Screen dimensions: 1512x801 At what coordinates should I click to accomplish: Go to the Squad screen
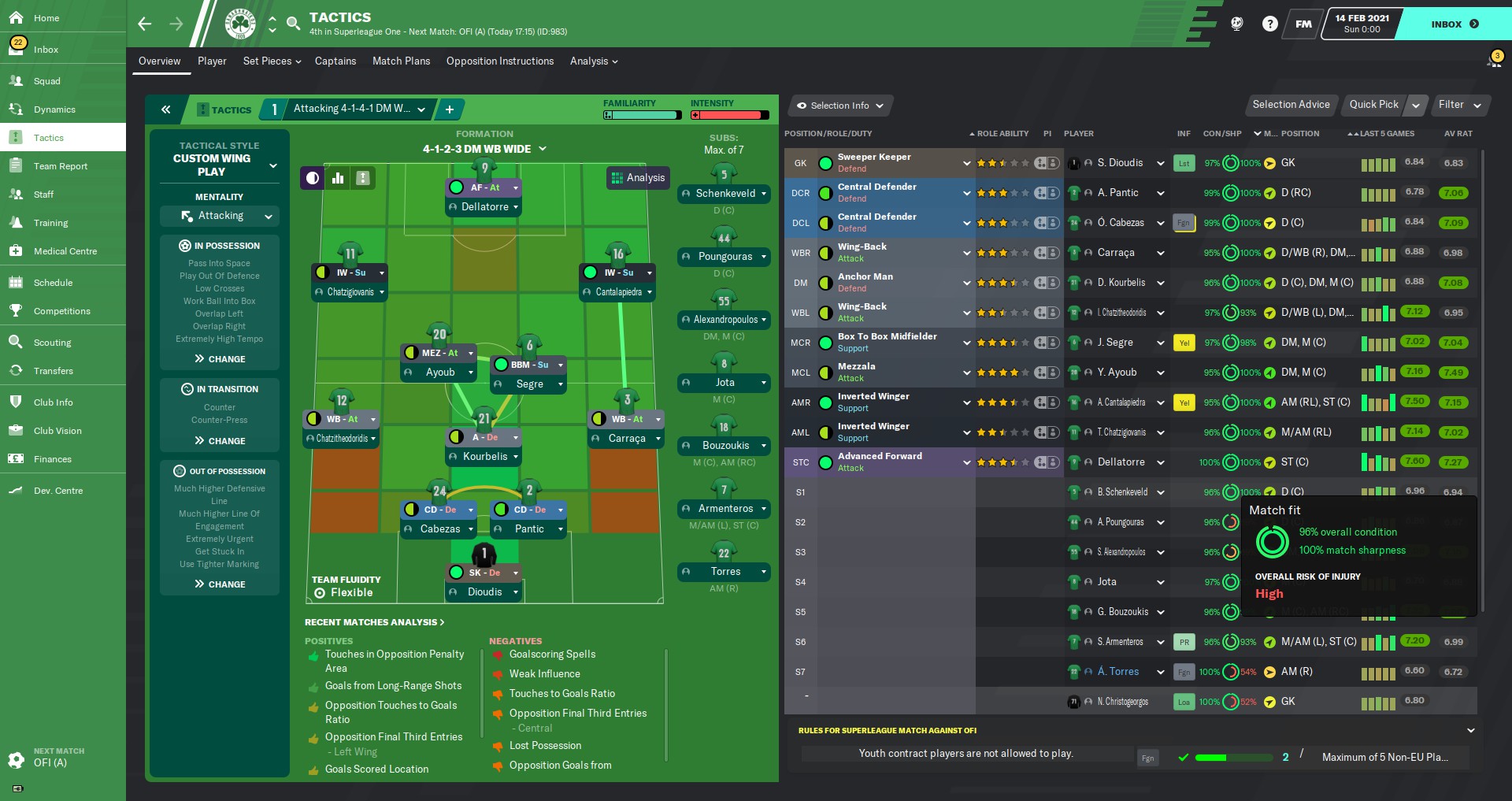[x=46, y=81]
